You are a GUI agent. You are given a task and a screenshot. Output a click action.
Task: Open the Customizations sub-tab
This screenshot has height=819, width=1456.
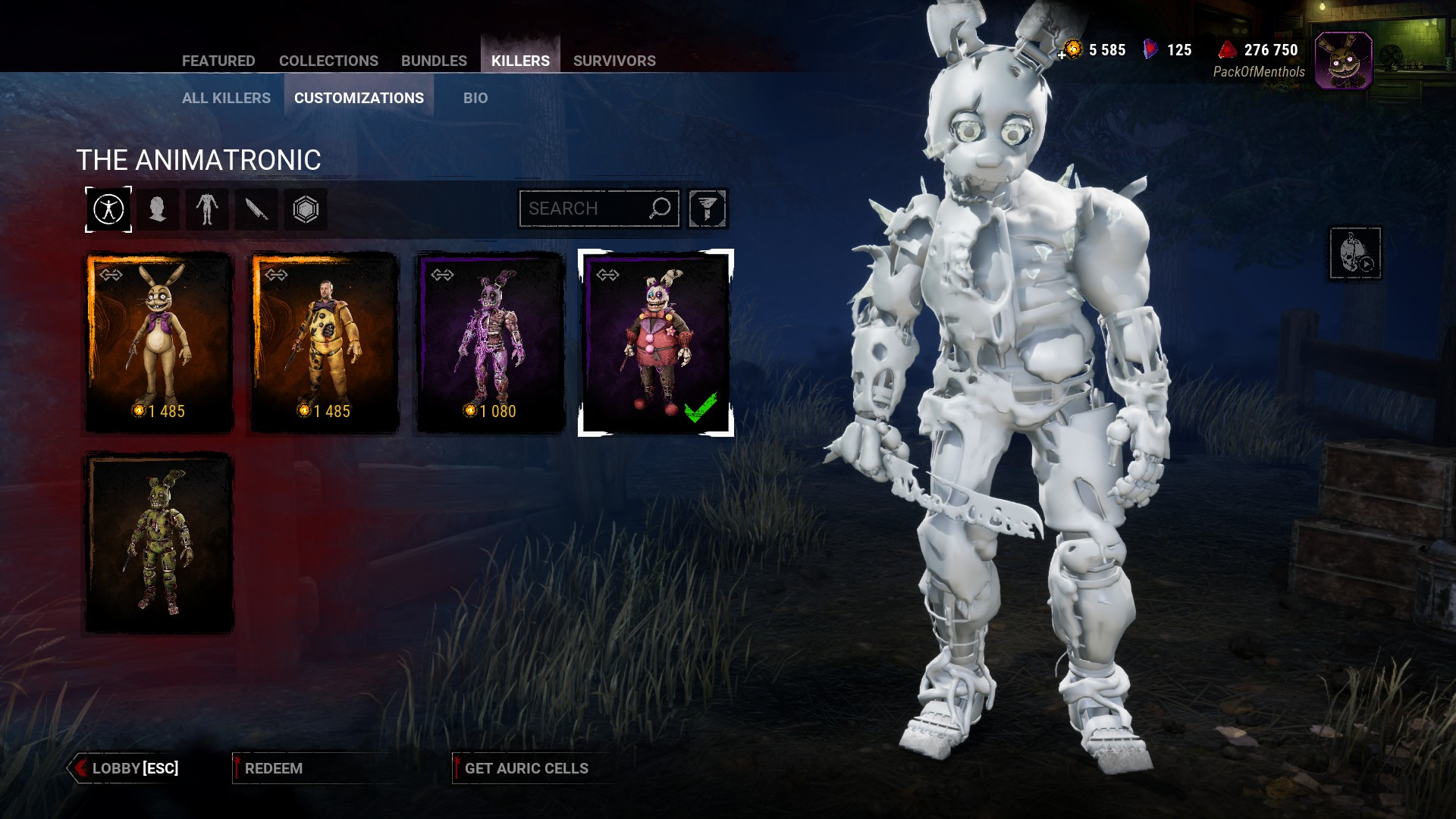(359, 98)
